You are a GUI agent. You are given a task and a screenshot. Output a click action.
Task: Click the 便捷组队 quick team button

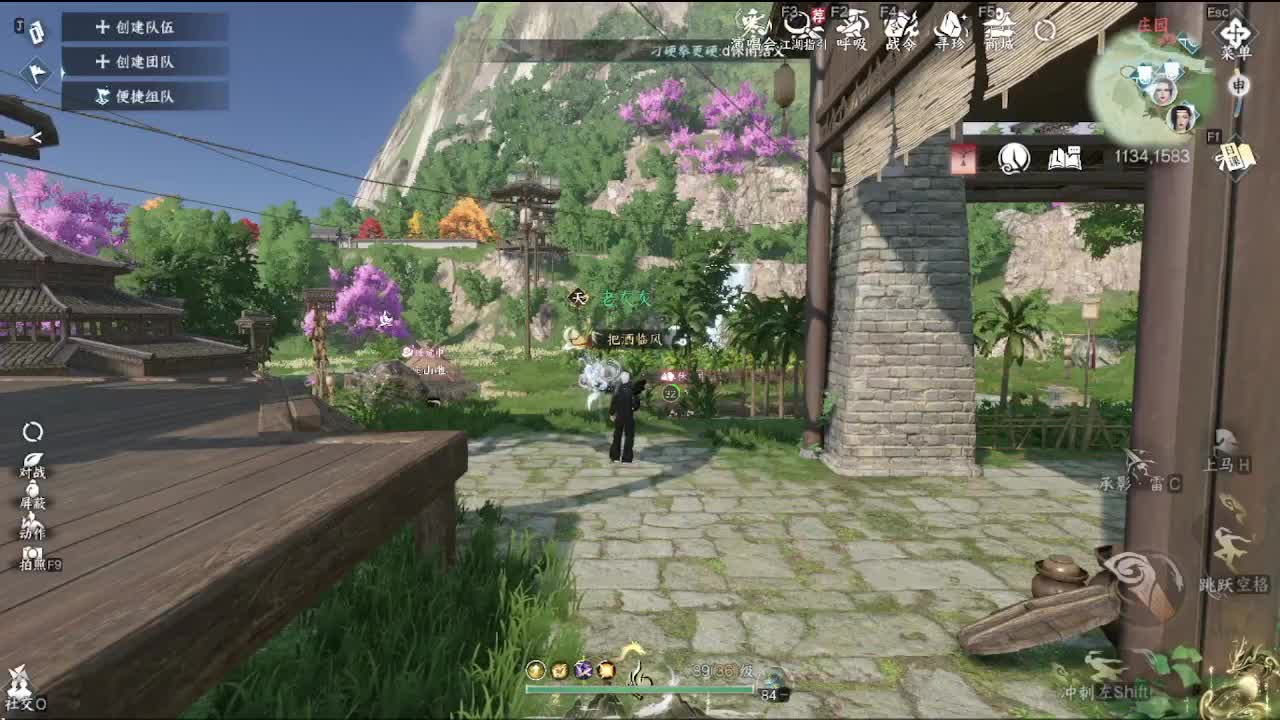point(140,97)
